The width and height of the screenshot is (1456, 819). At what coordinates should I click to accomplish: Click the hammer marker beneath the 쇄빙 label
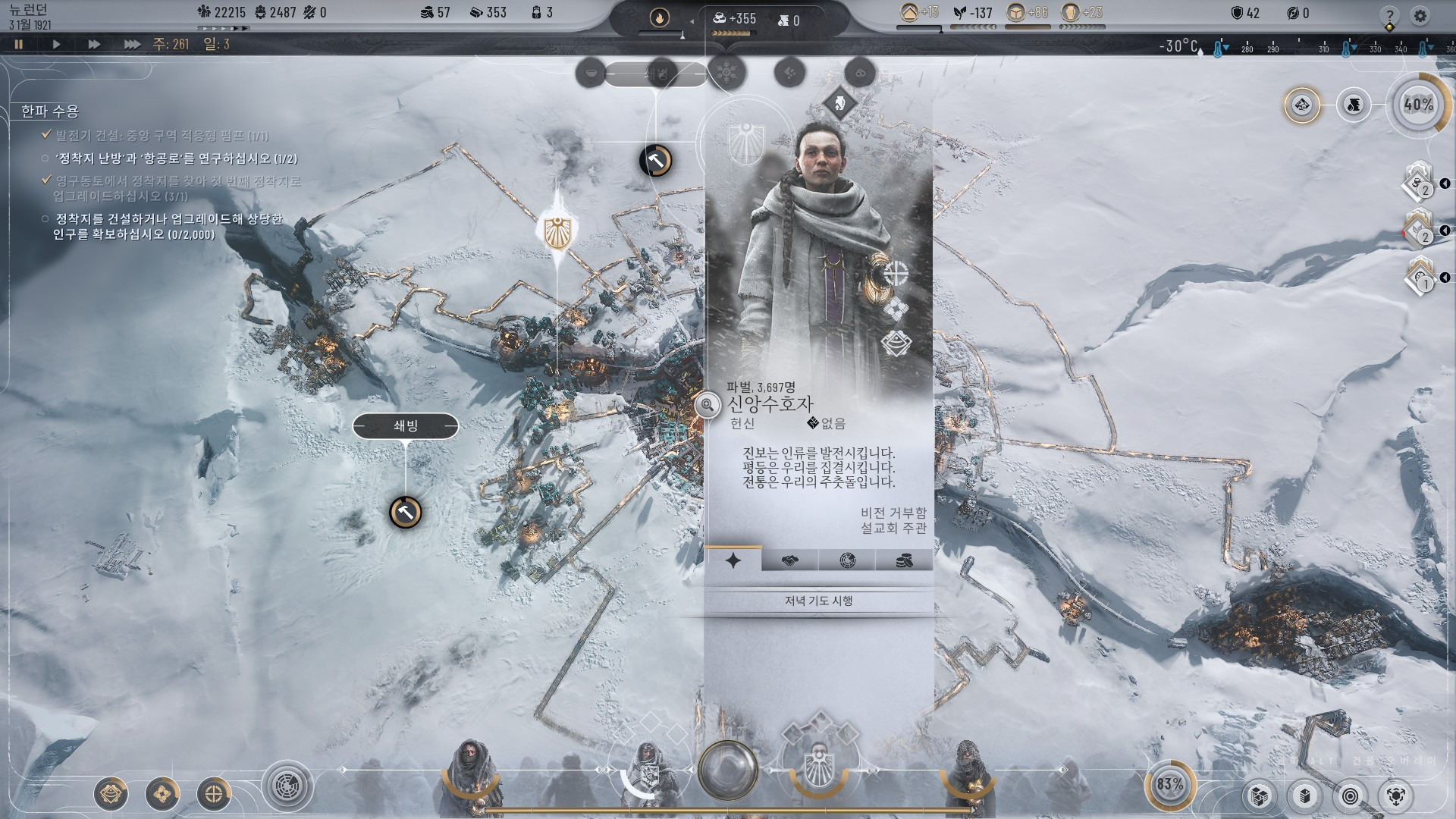tap(406, 513)
